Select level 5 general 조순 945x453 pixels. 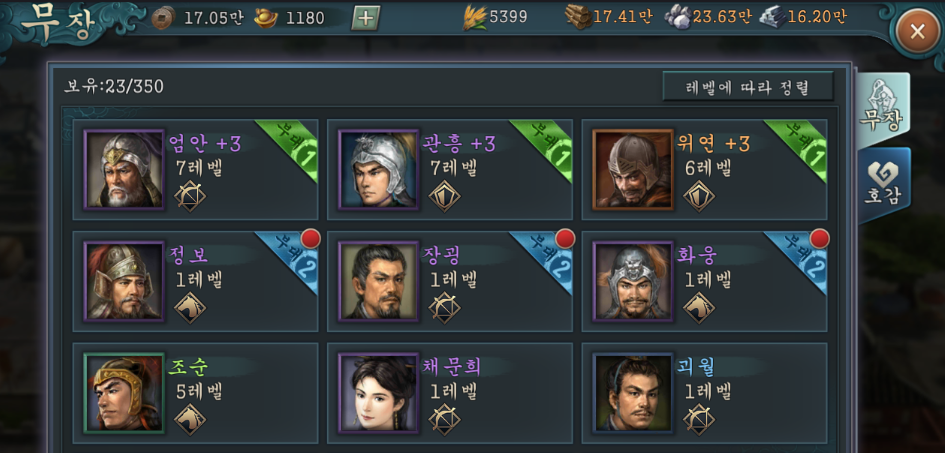196,392
